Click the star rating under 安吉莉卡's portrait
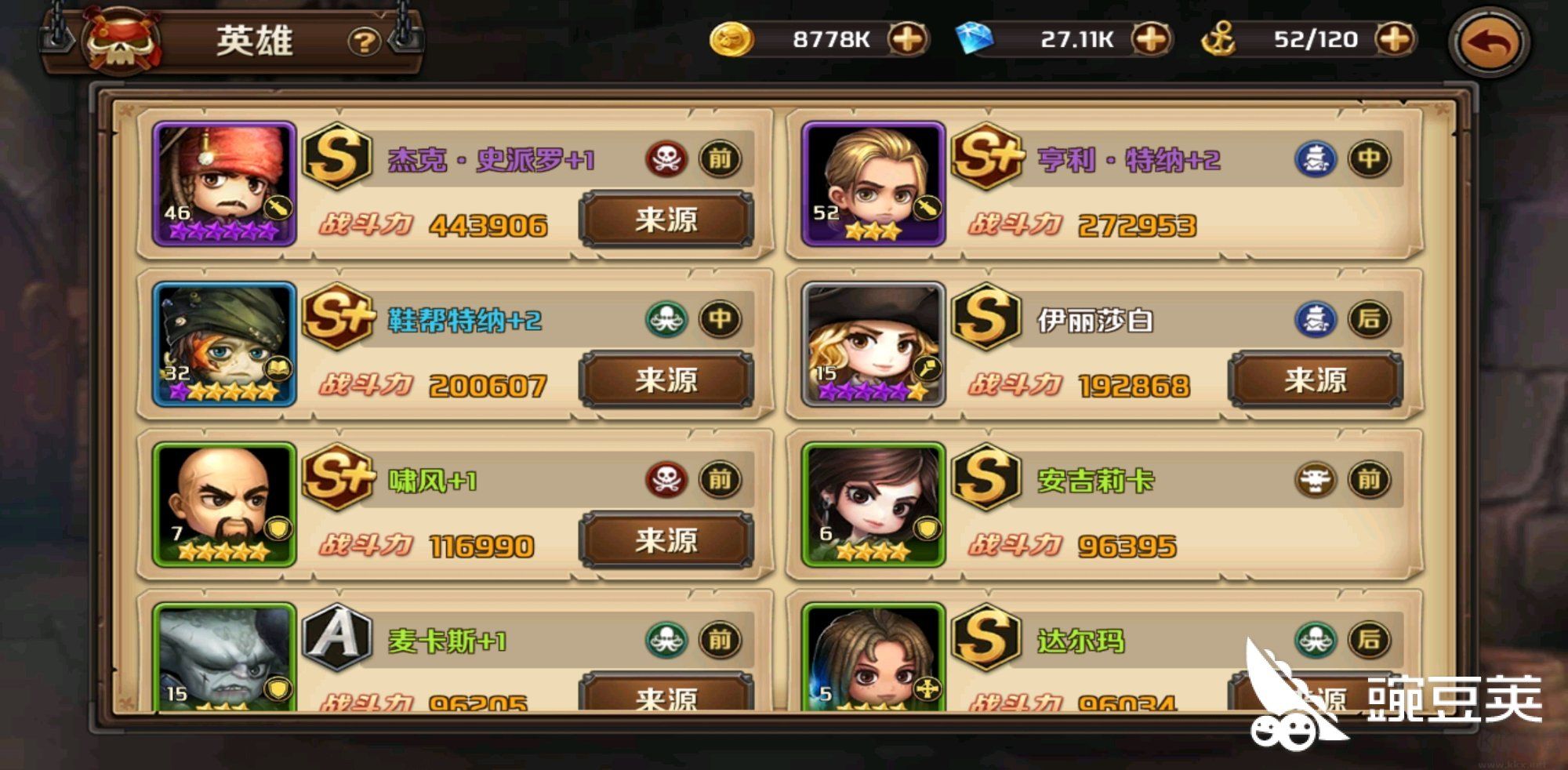Screen dimensions: 1568x770 tap(873, 552)
